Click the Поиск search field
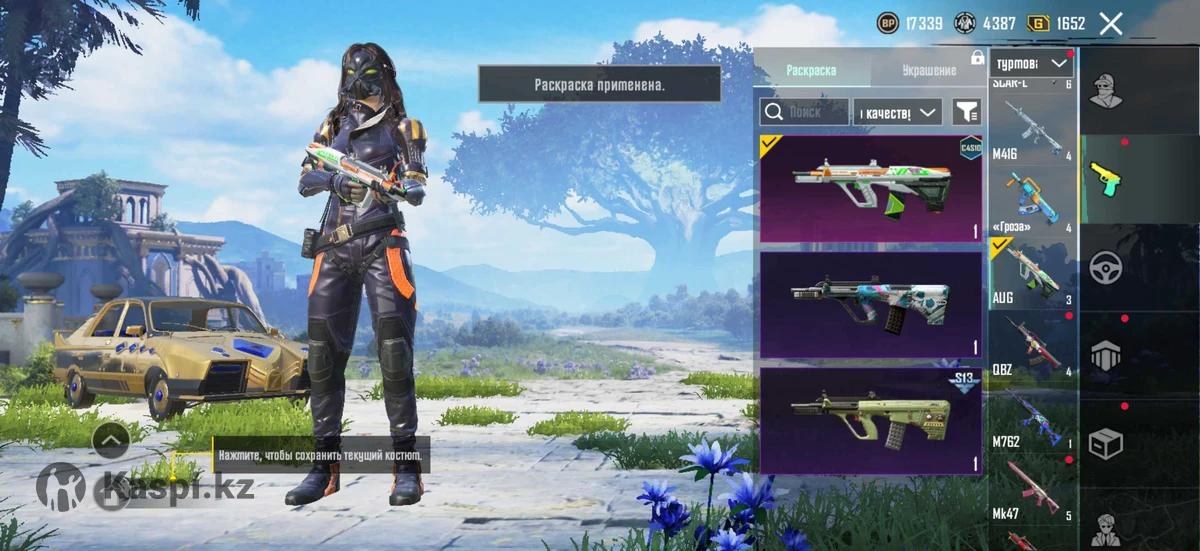The width and height of the screenshot is (1200, 551). click(805, 112)
